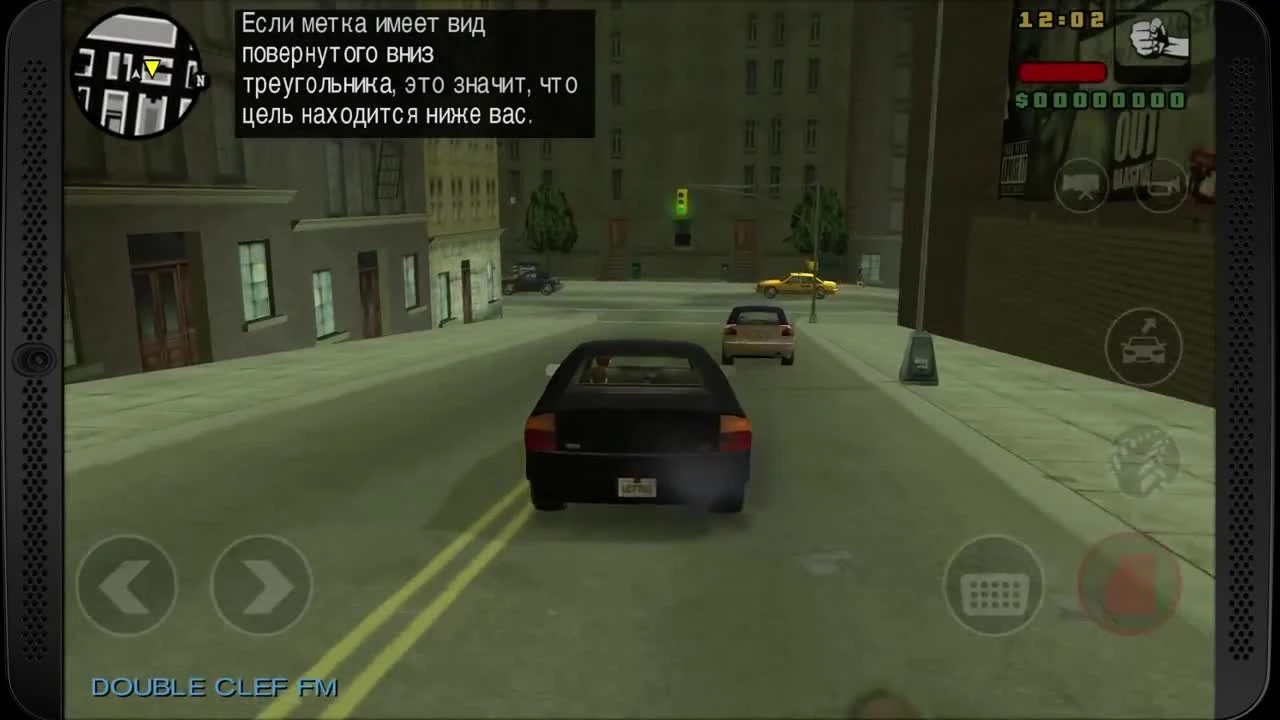
Task: Tap the change camera view icon
Action: pyautogui.click(x=1083, y=186)
